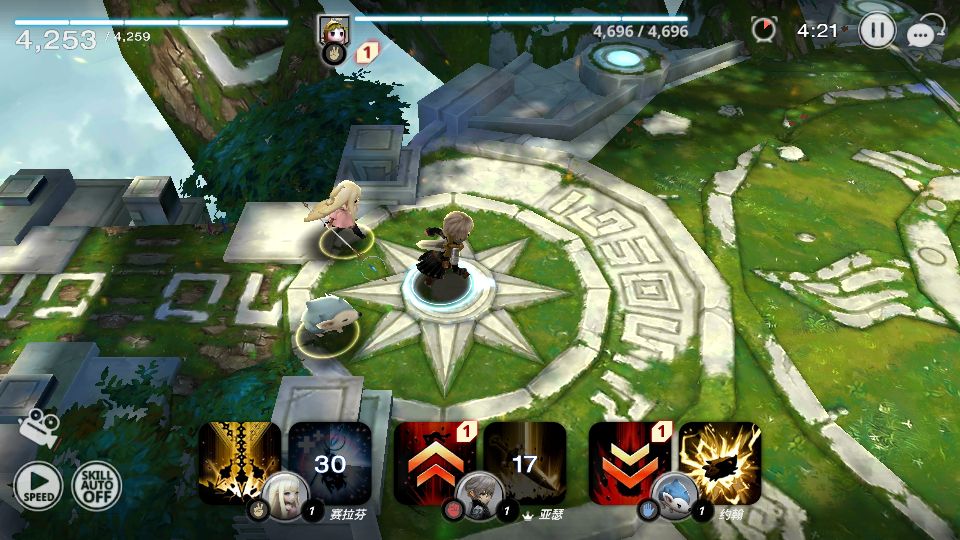This screenshot has height=540, width=960.
Task: Pause the battle
Action: click(x=877, y=30)
